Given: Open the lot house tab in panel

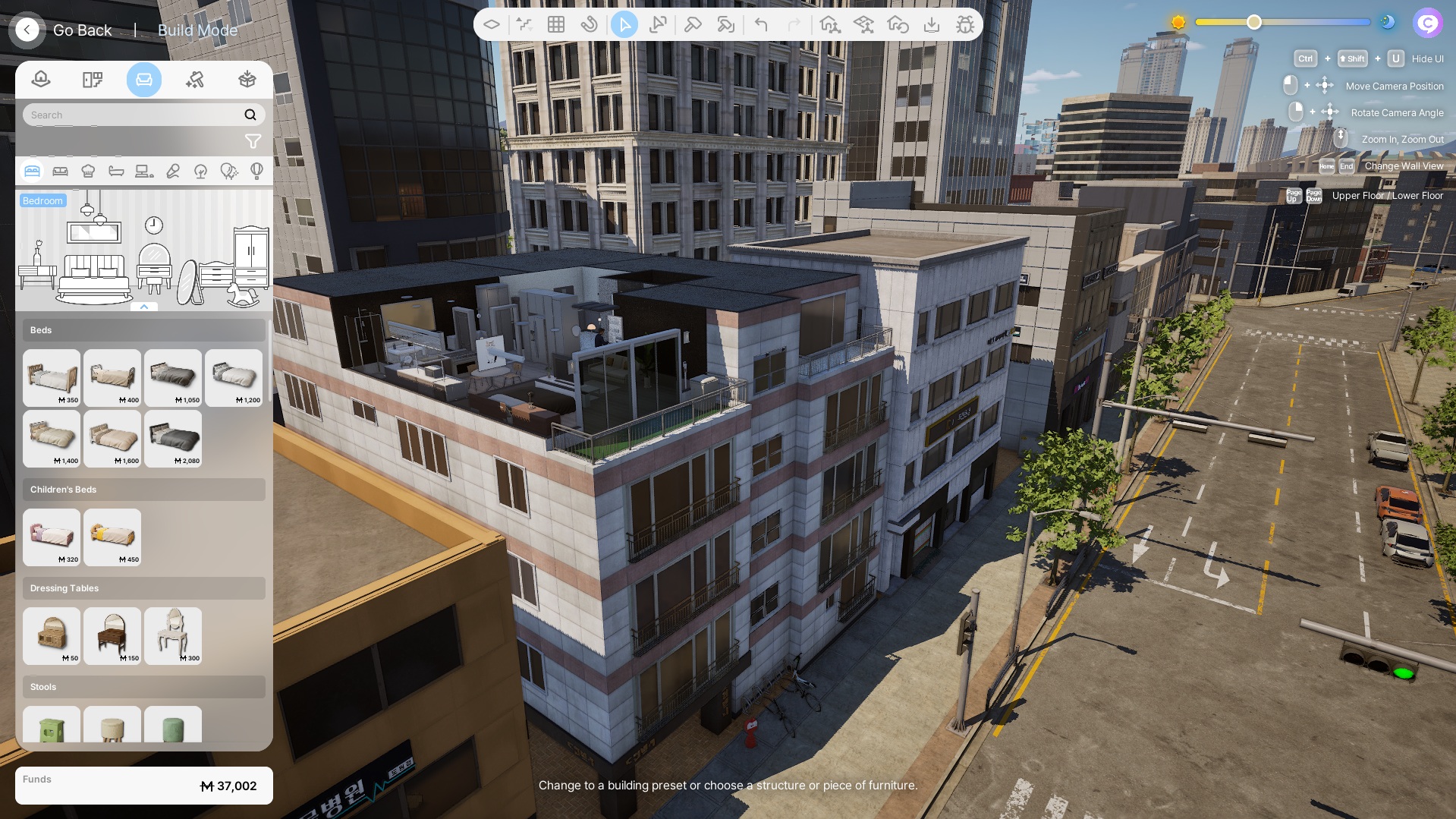Looking at the screenshot, I should (41, 80).
